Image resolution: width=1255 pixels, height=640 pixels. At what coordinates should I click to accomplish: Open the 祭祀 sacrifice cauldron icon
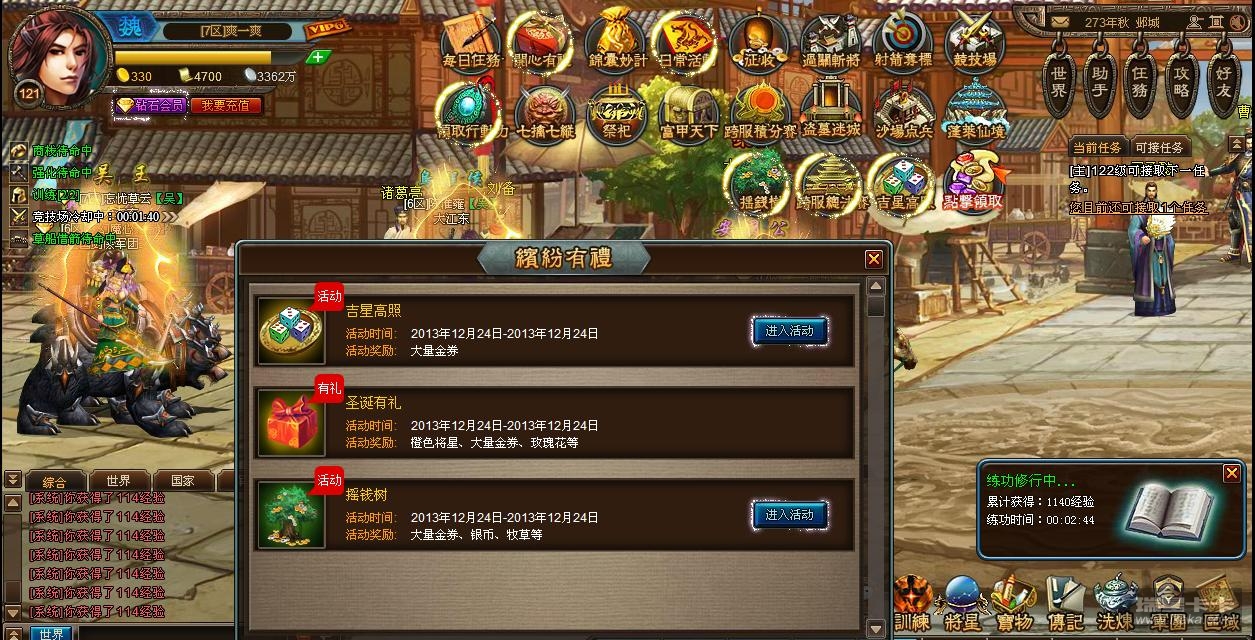coord(616,110)
